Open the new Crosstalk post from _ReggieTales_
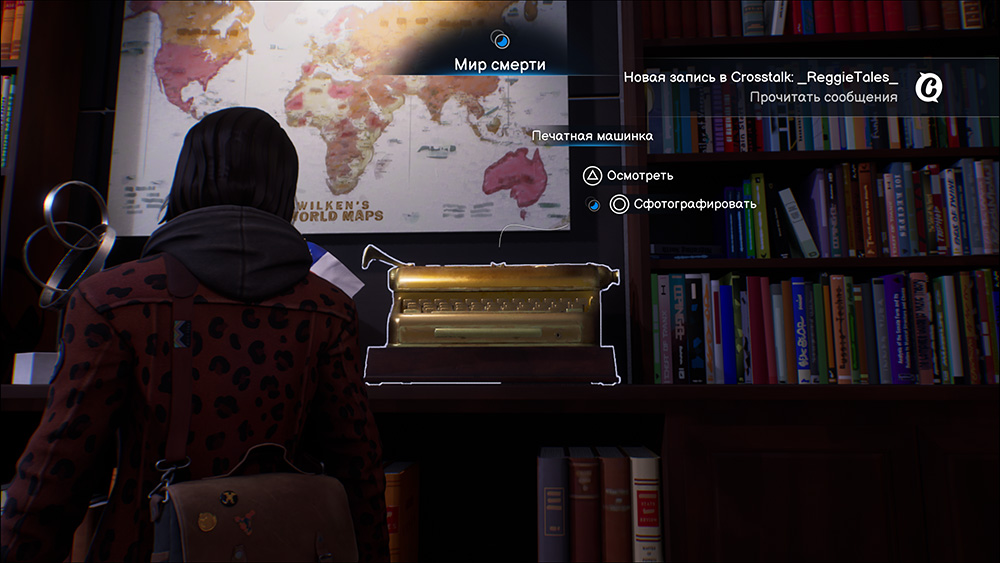 [760, 77]
